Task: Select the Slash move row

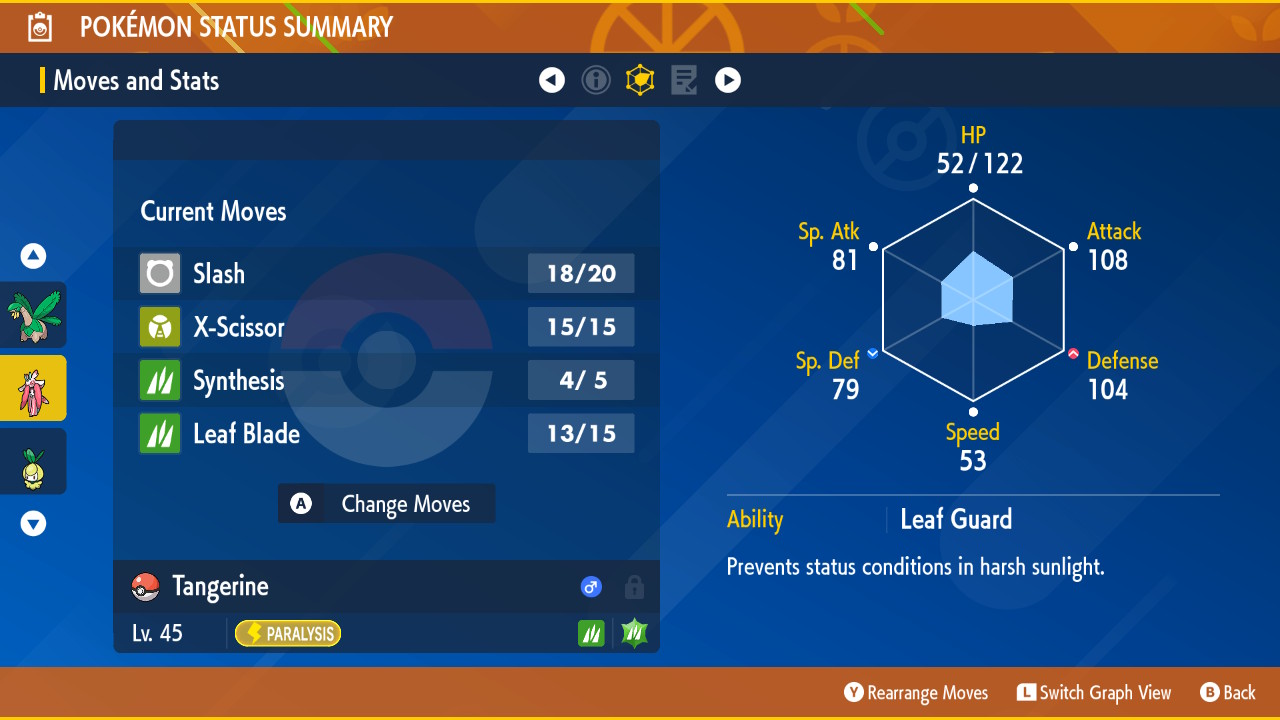Action: pyautogui.click(x=386, y=273)
